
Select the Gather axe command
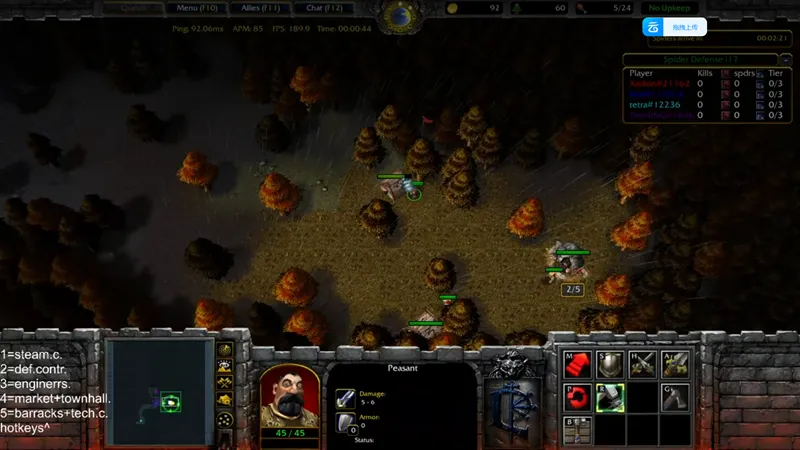[x=675, y=398]
